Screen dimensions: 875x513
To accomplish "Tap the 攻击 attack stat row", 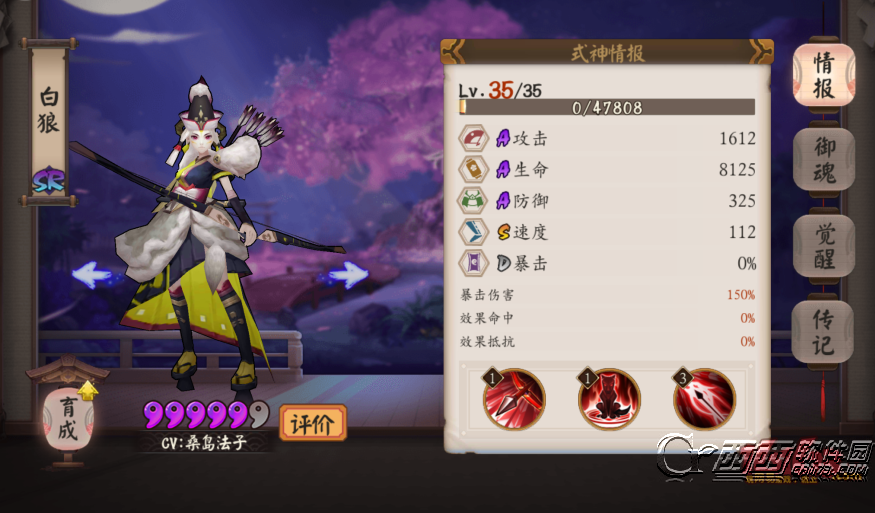I will (x=607, y=139).
